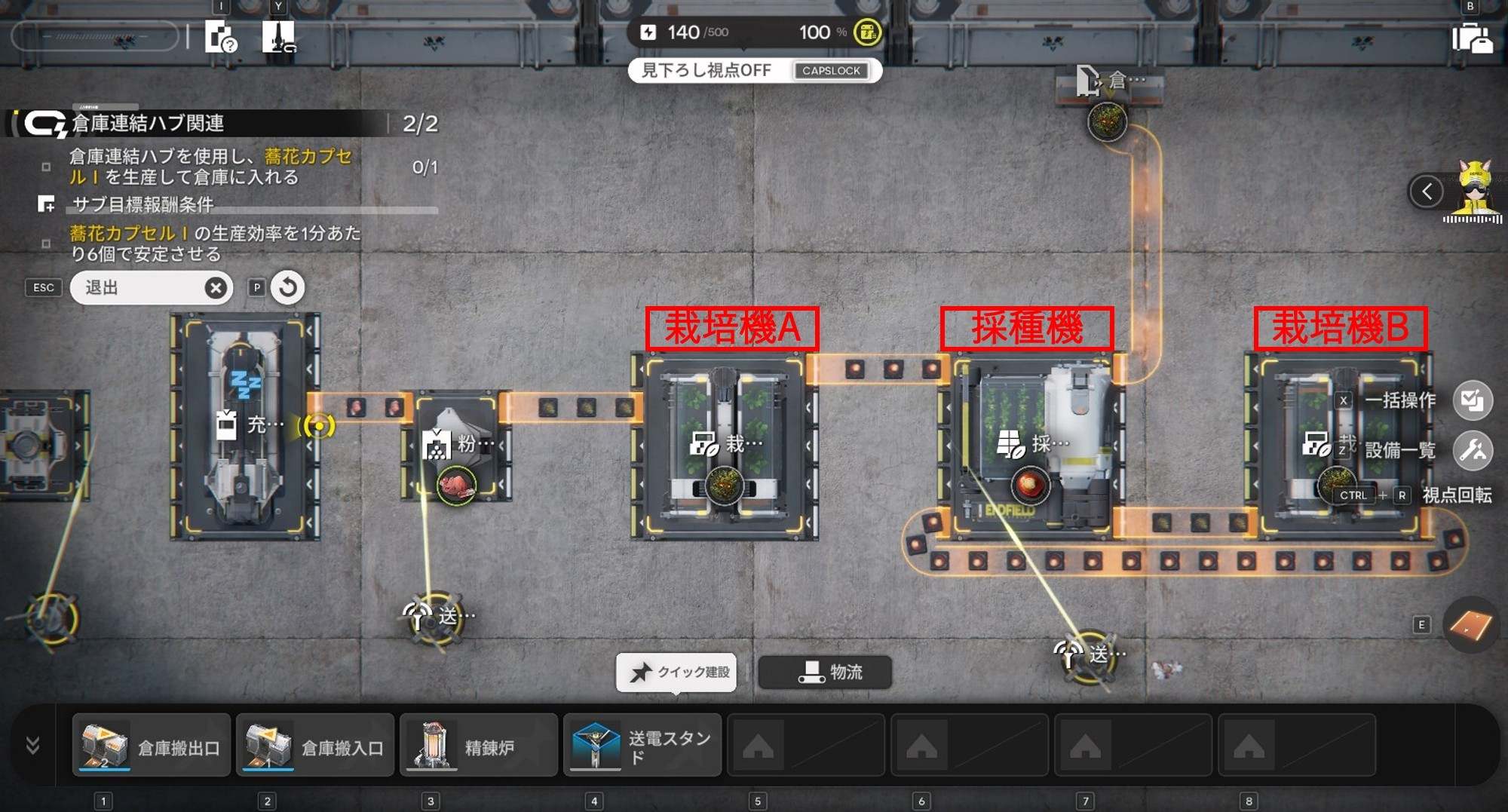Open the briefcase inventory icon
Viewport: 1508px width, 812px height.
(x=1471, y=38)
